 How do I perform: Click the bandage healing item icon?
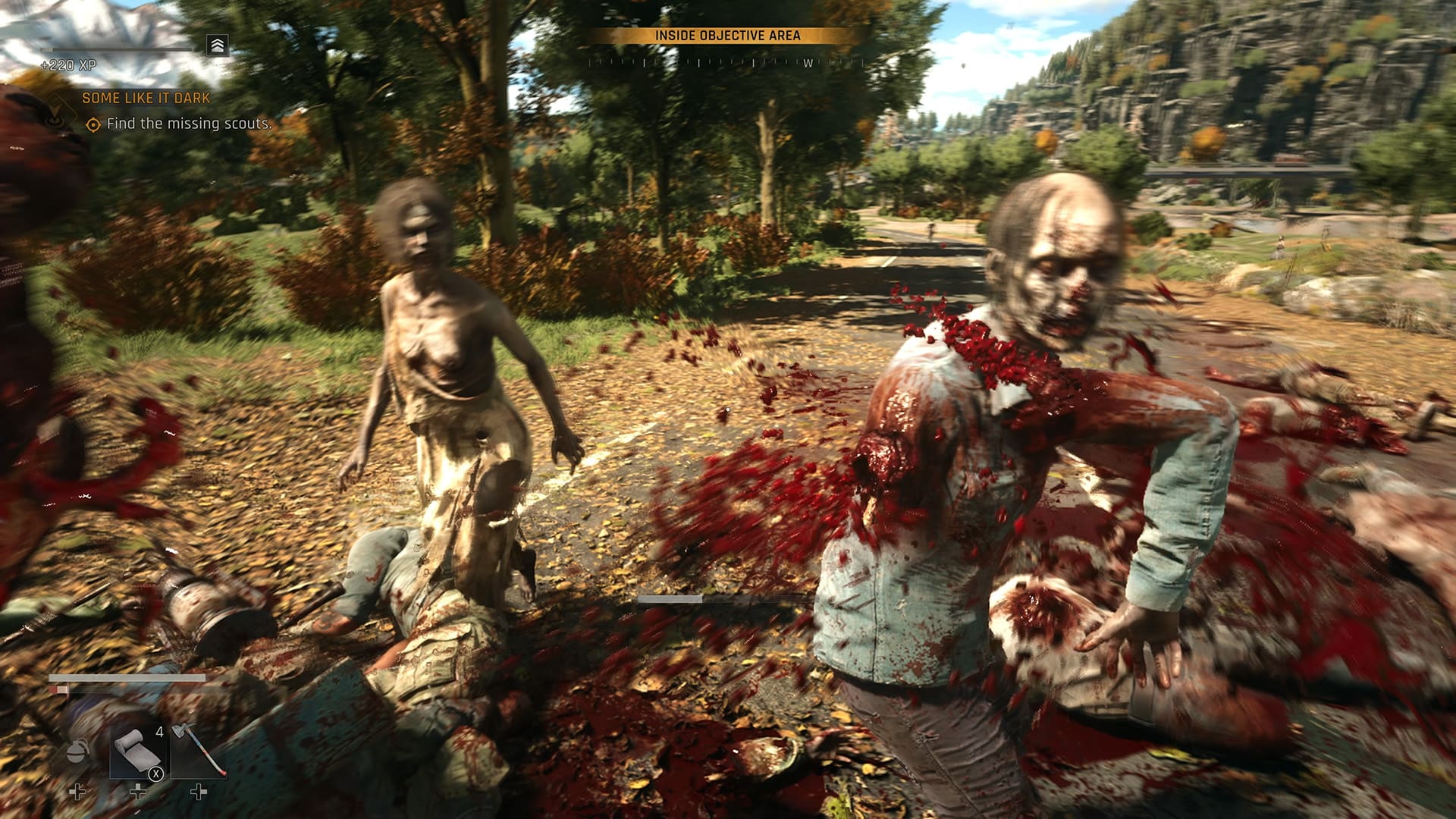[138, 749]
